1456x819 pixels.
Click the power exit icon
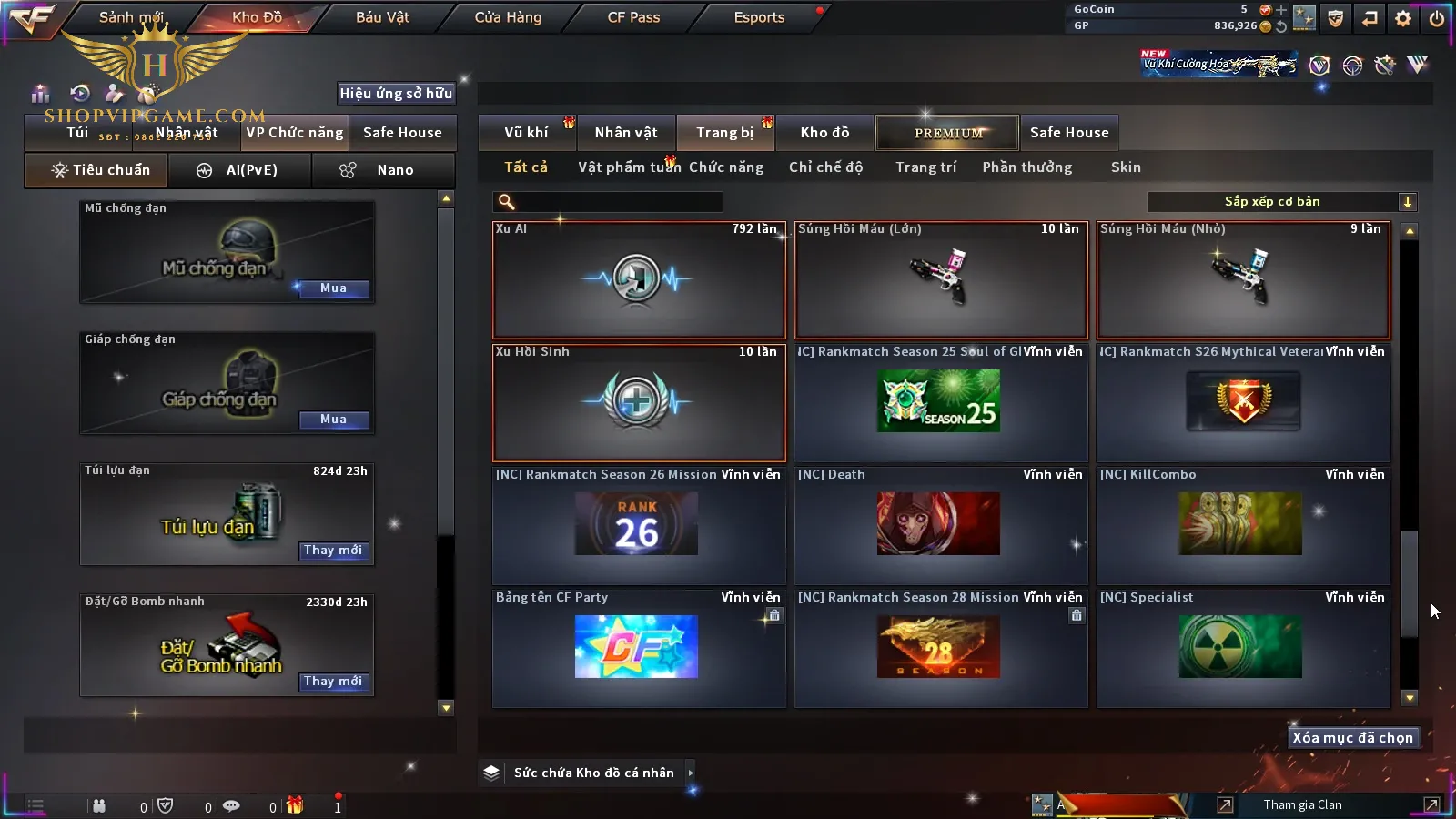coord(1437,18)
